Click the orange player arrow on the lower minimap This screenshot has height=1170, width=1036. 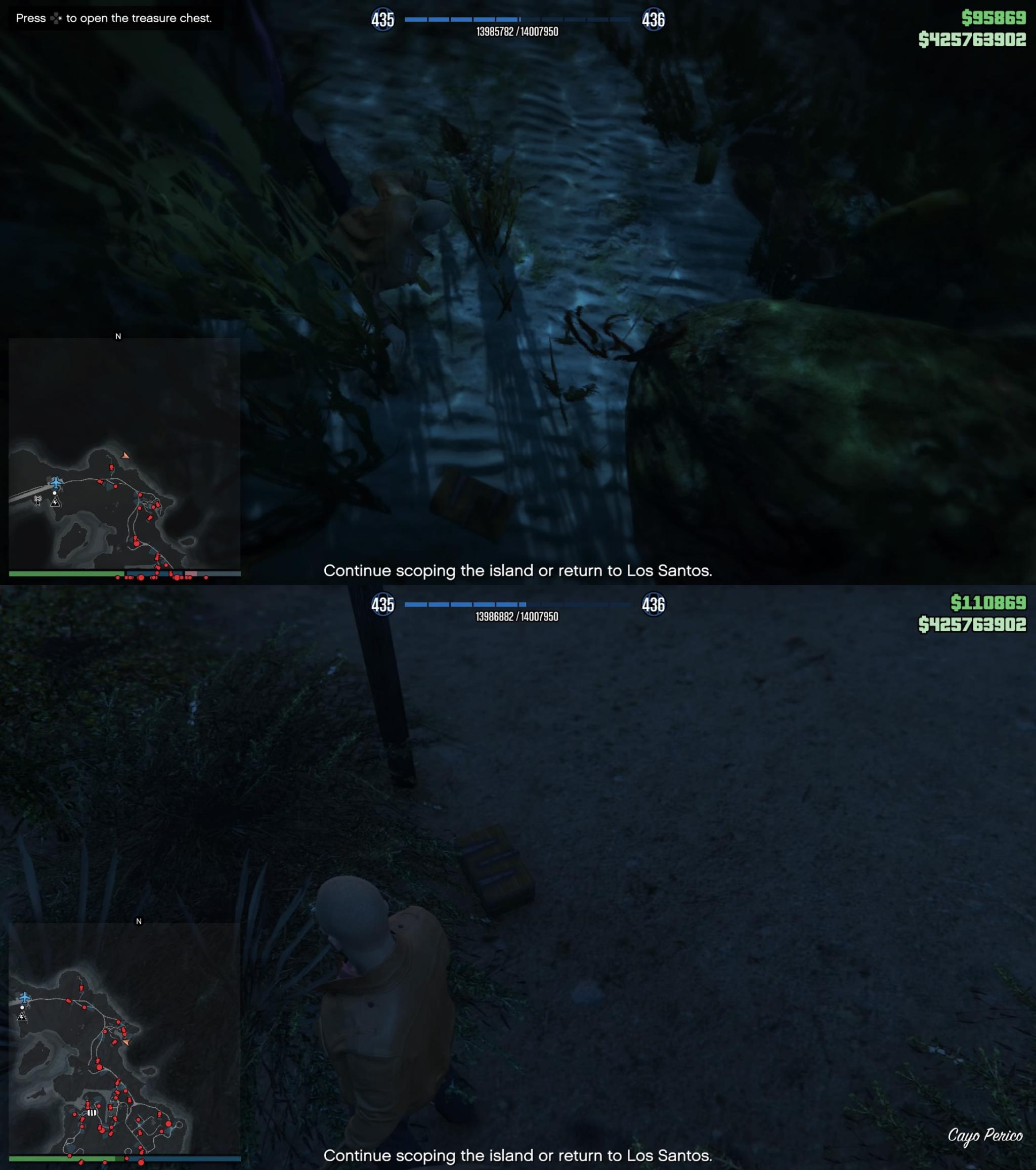[x=127, y=1044]
